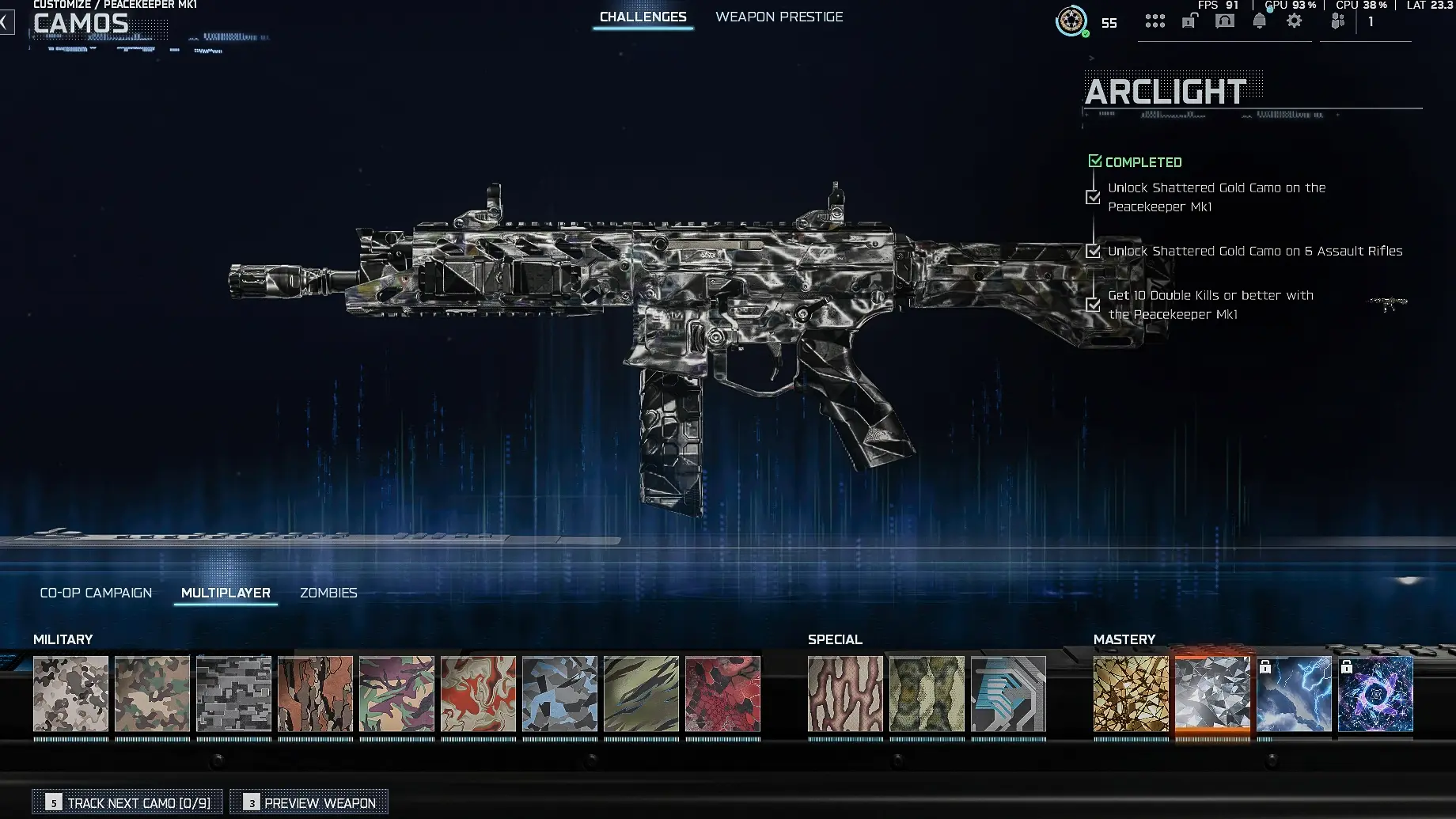Click Track Next Camo button
Image resolution: width=1456 pixels, height=819 pixels.
coord(127,802)
